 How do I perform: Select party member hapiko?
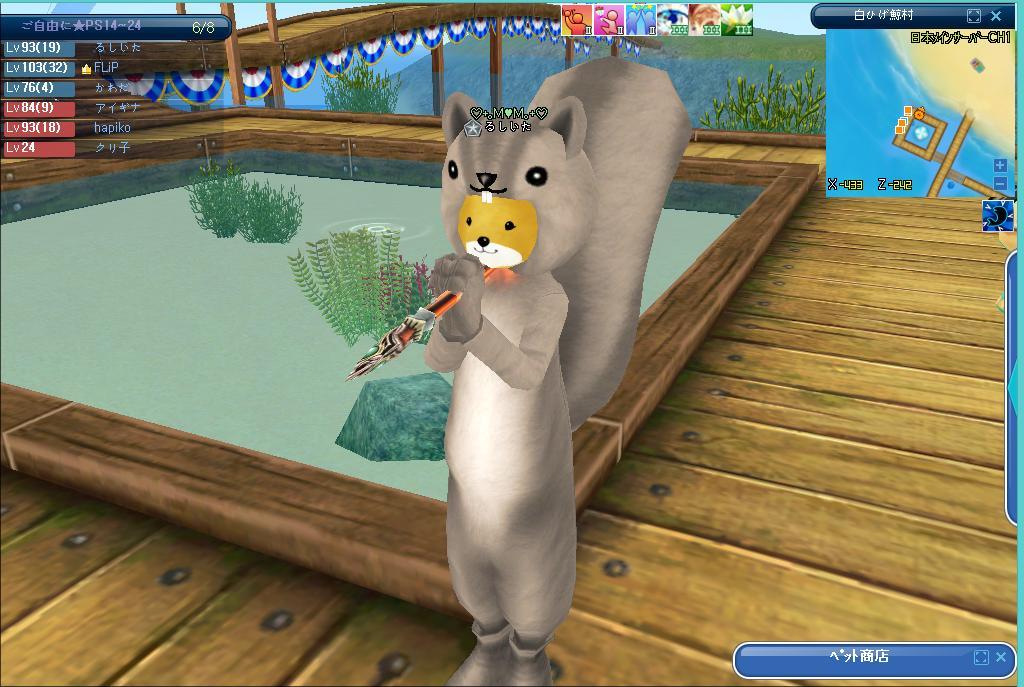click(112, 128)
